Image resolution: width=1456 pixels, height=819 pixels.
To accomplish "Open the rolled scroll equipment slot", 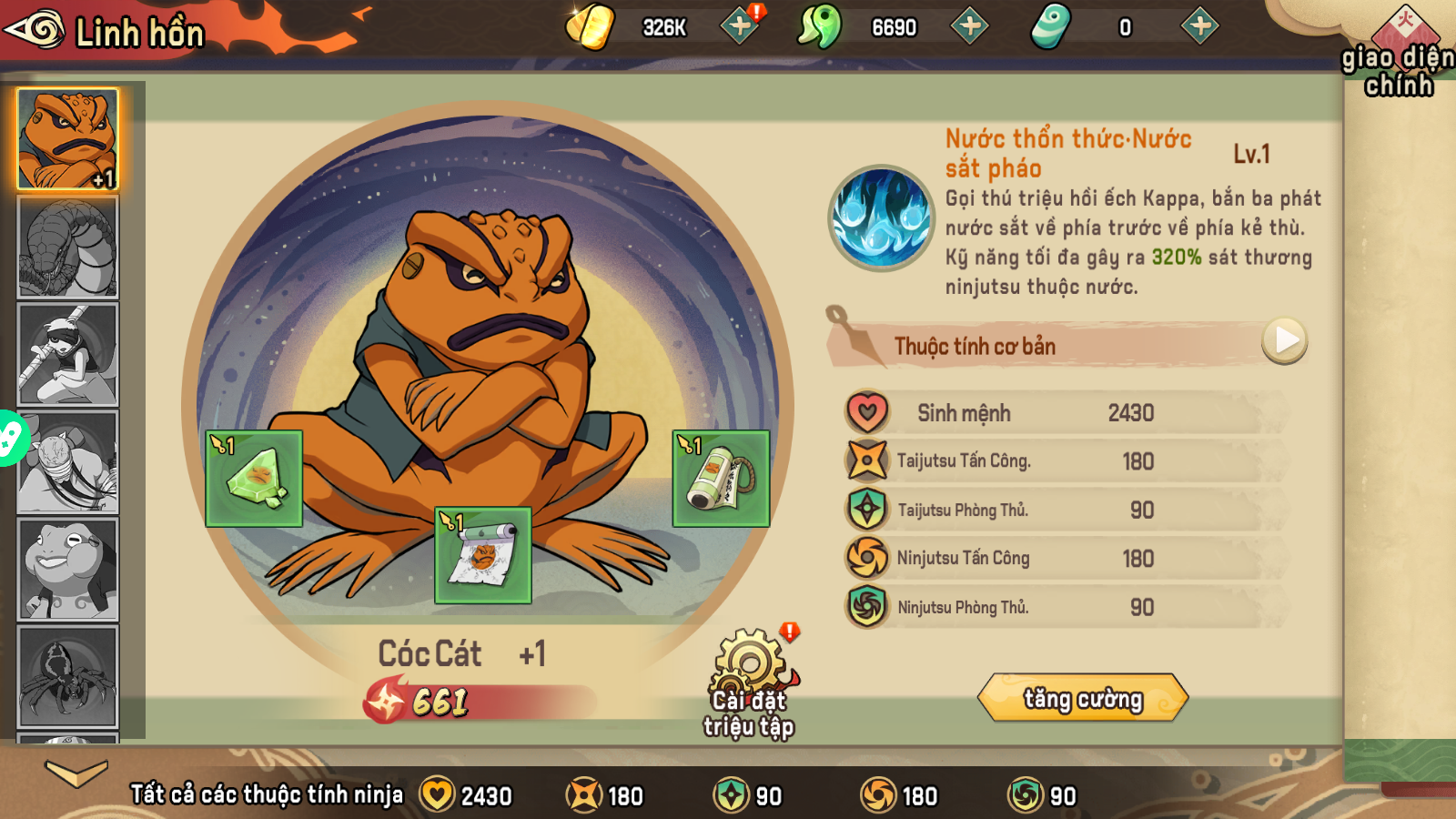I will 721,479.
